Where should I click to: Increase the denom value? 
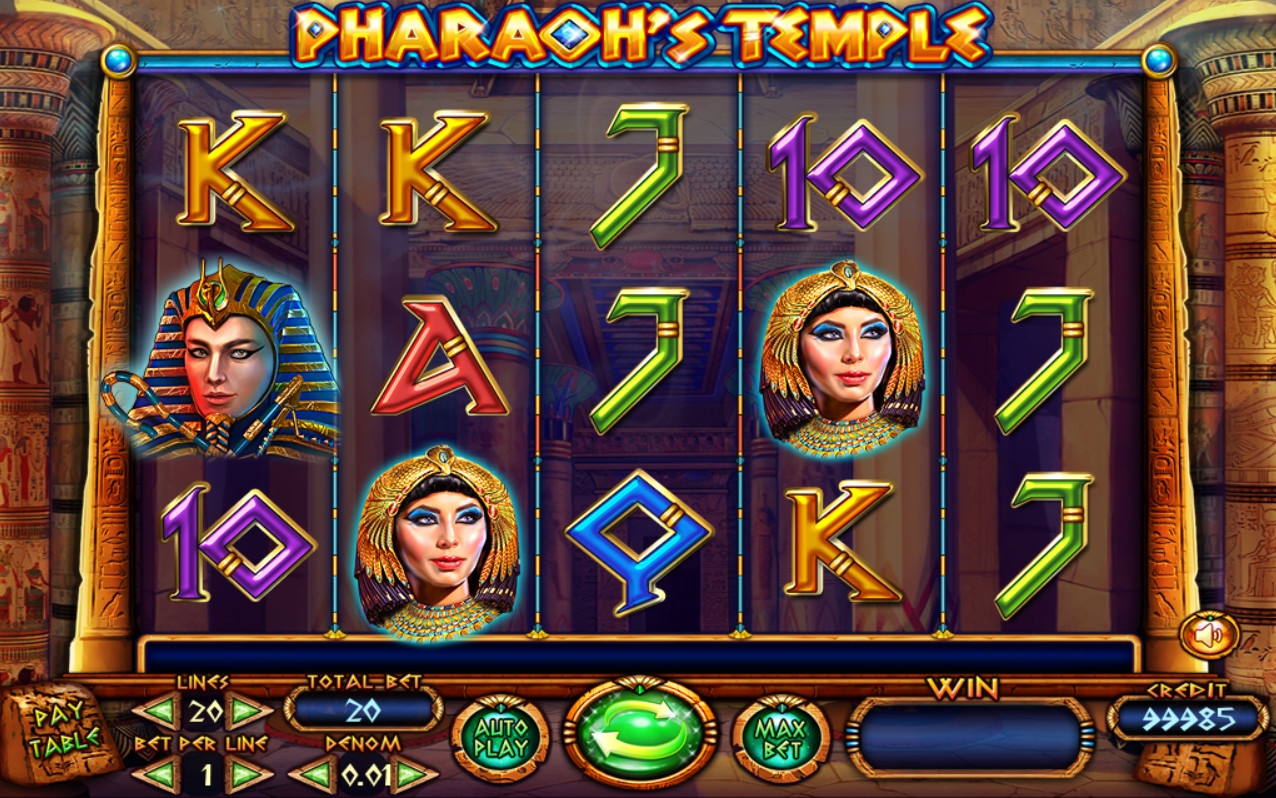(411, 774)
